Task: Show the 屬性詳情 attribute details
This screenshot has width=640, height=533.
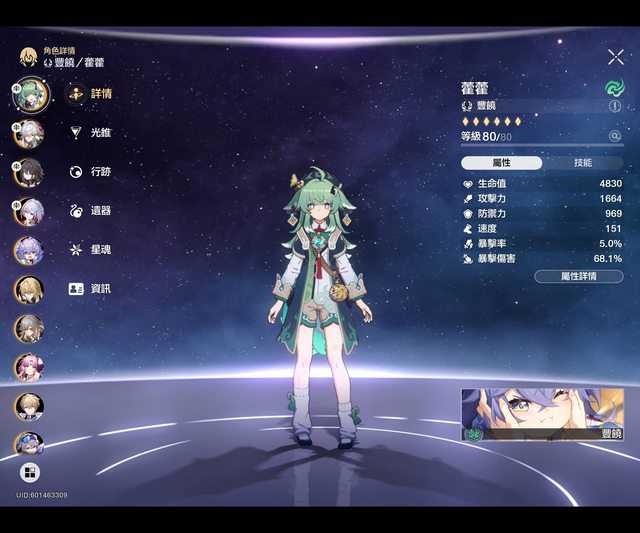Action: coord(578,276)
